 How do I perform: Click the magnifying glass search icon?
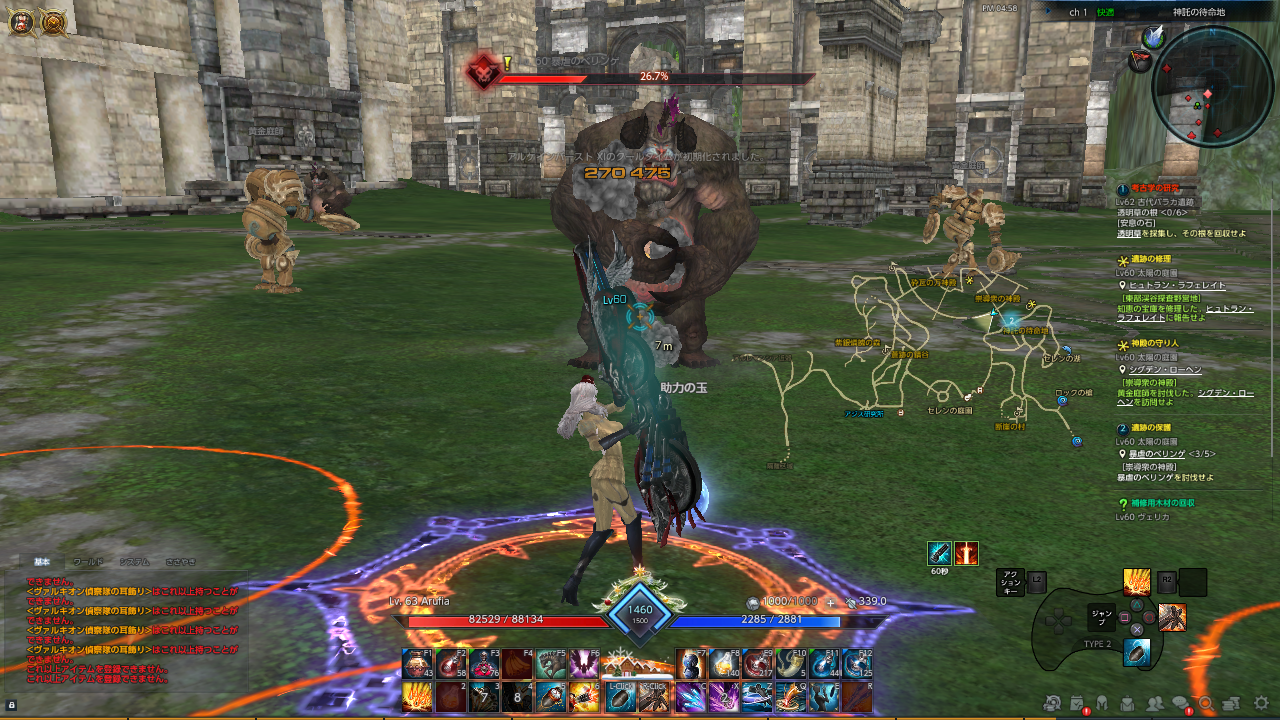click(x=1206, y=703)
